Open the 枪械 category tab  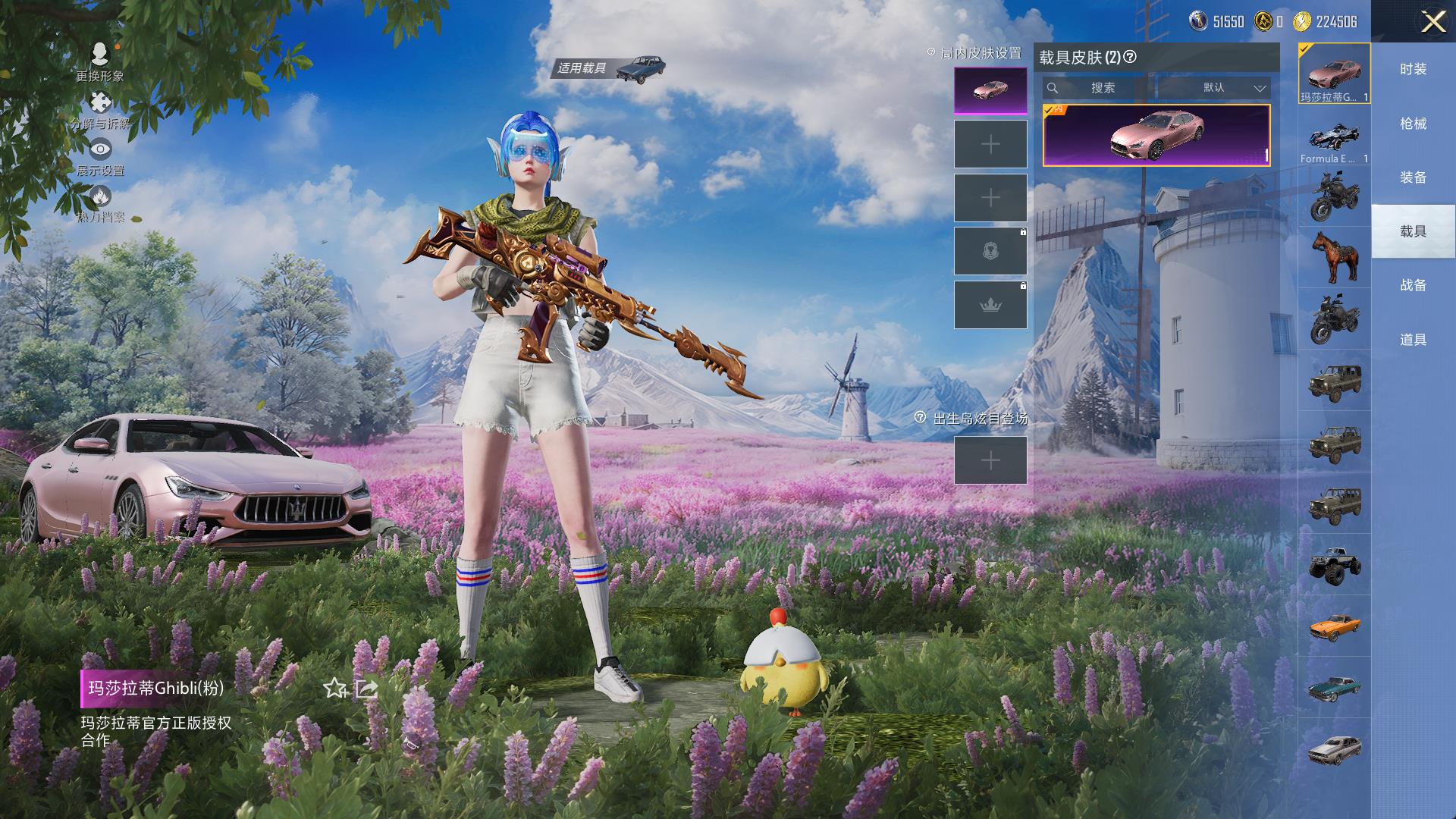tap(1413, 124)
